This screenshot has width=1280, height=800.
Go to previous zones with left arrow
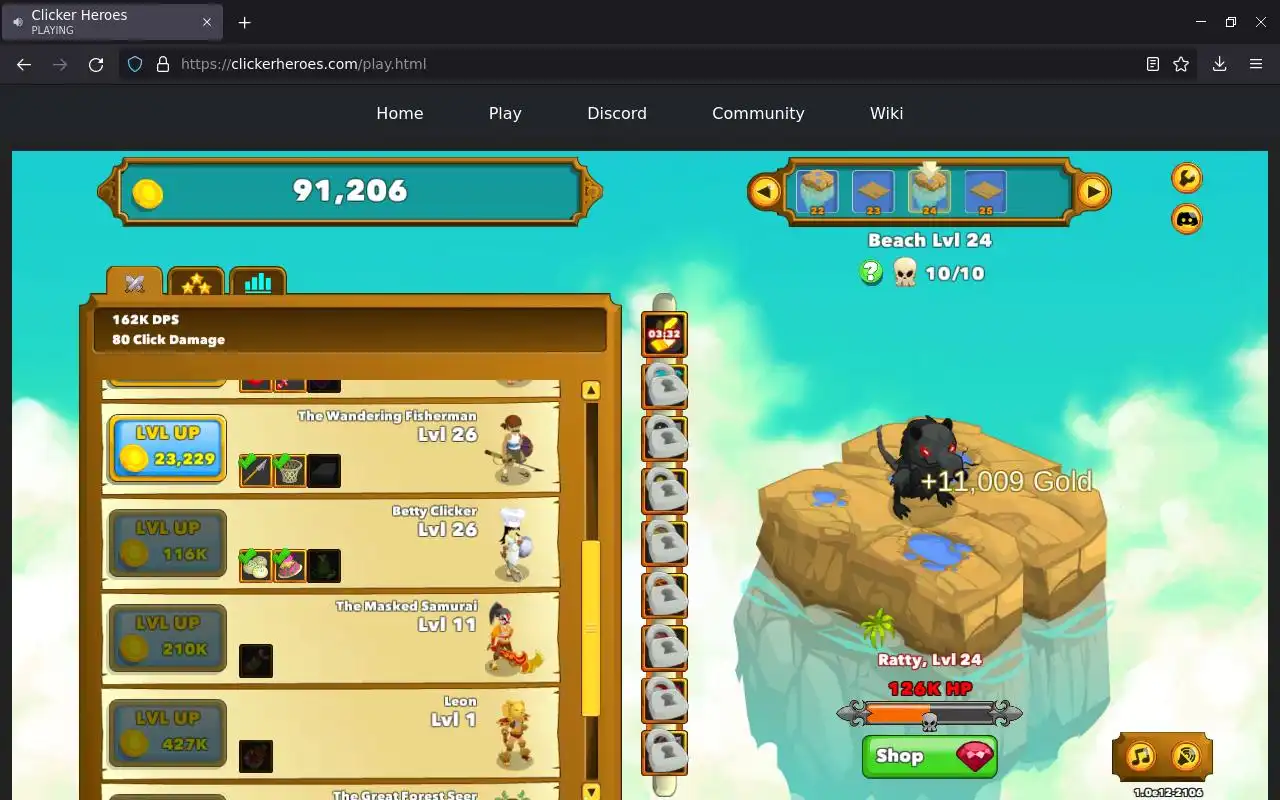click(765, 191)
